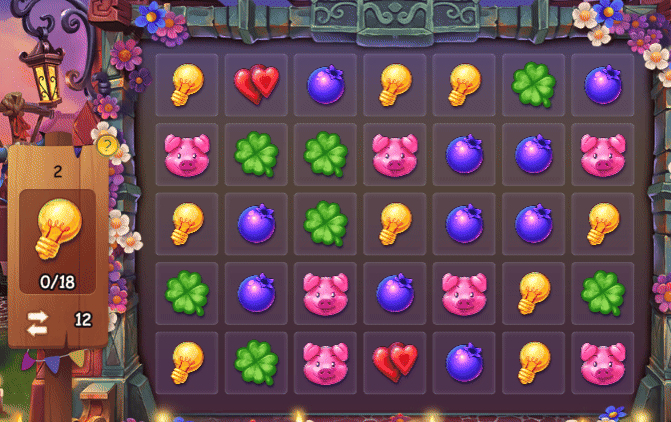Tap the clover tile between lightbulb and pig
Screen dimensions: 671x422
[256, 363]
